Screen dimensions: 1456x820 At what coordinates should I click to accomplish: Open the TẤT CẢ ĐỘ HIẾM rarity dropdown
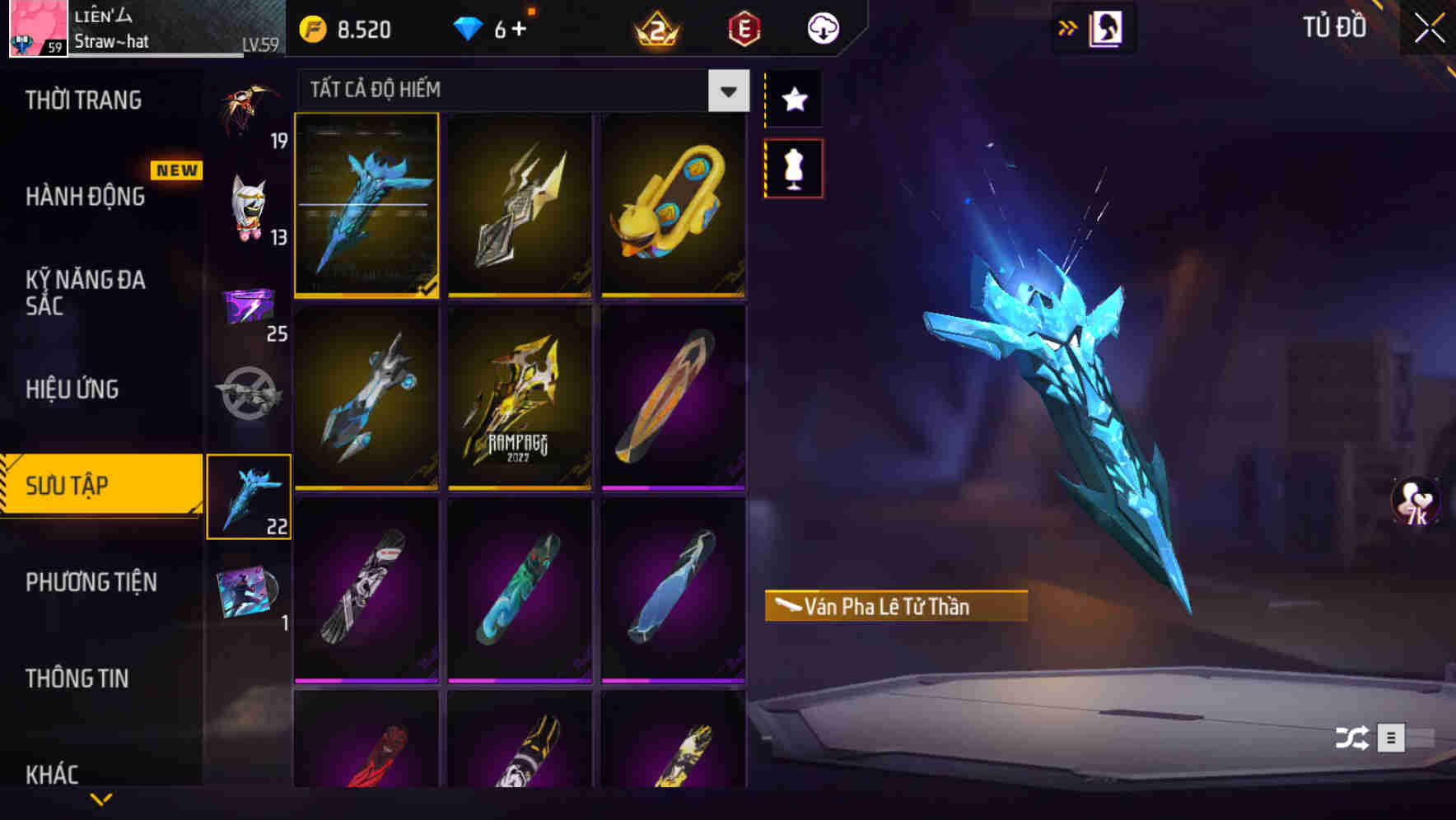(x=726, y=91)
